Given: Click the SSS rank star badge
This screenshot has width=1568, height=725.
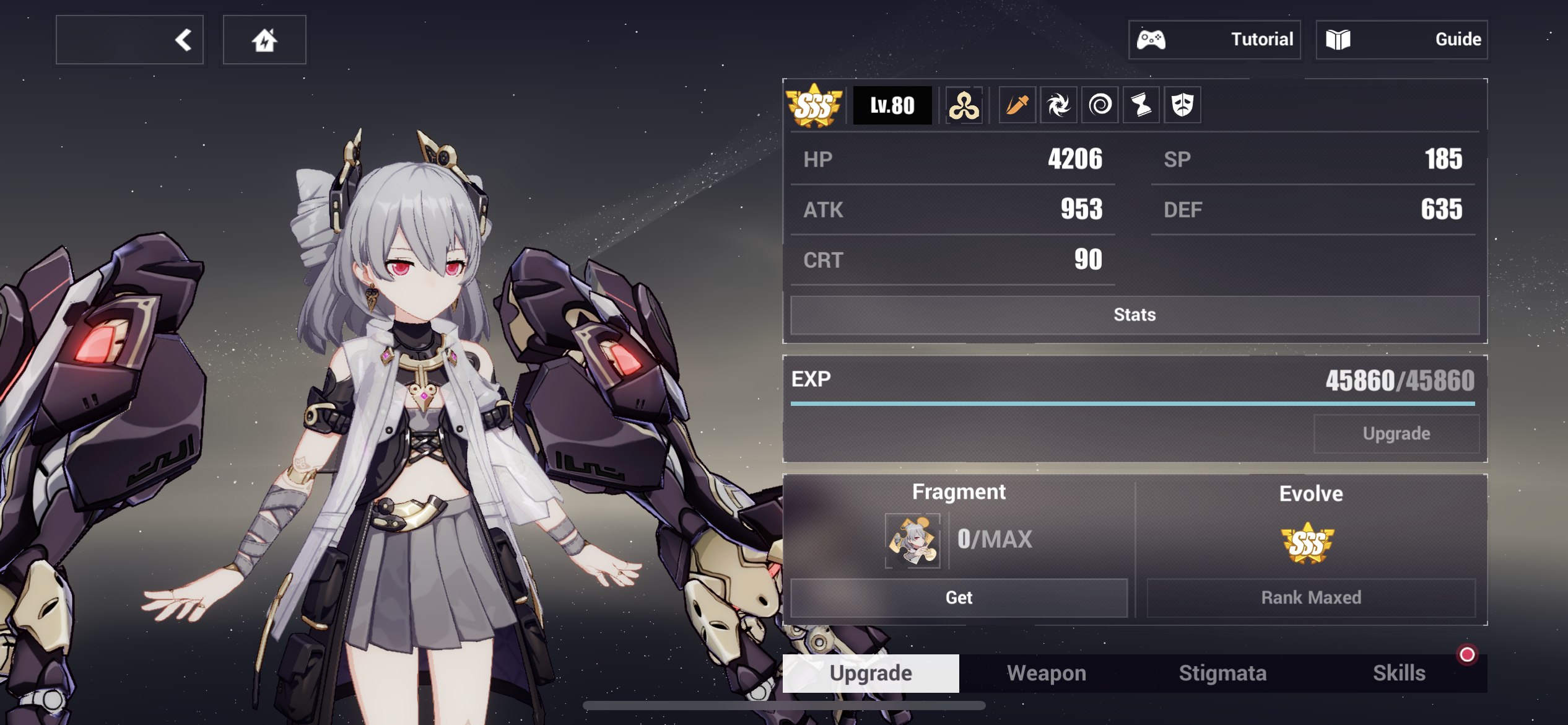Looking at the screenshot, I should [x=814, y=105].
